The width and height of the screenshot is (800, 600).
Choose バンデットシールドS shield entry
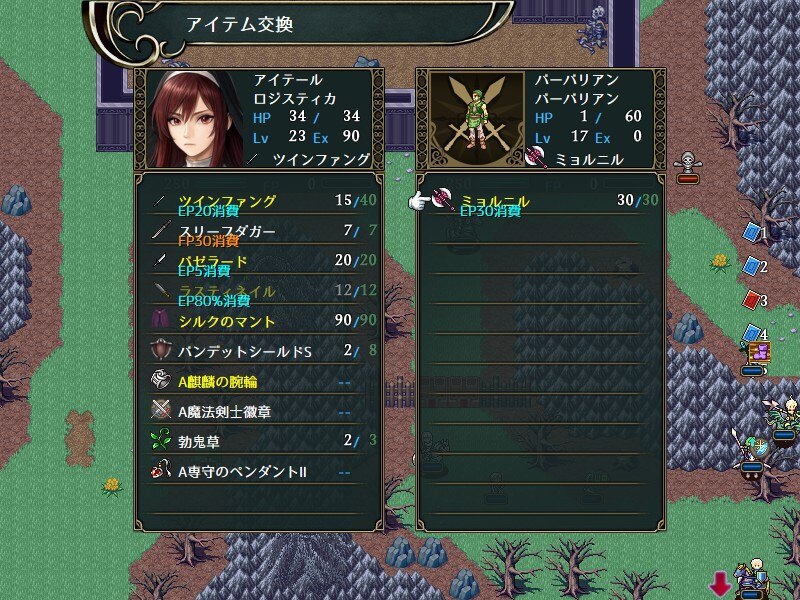(257, 351)
